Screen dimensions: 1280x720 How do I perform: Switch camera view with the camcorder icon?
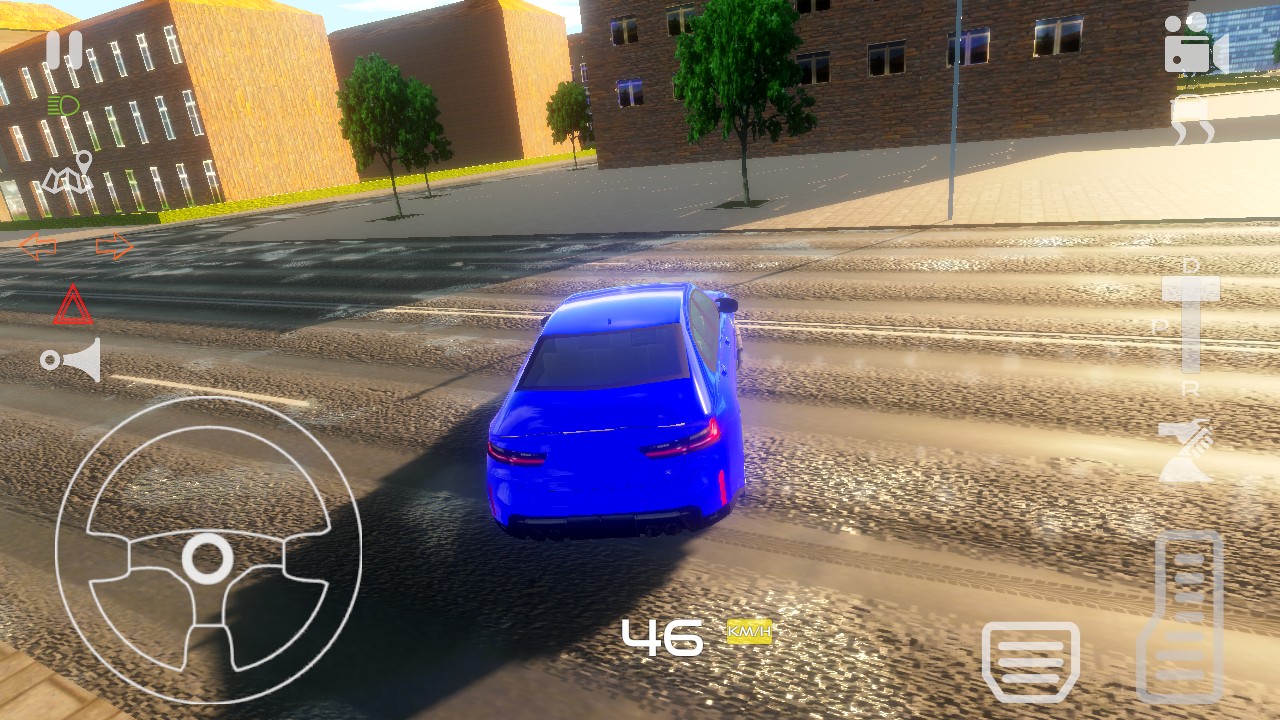[1195, 45]
